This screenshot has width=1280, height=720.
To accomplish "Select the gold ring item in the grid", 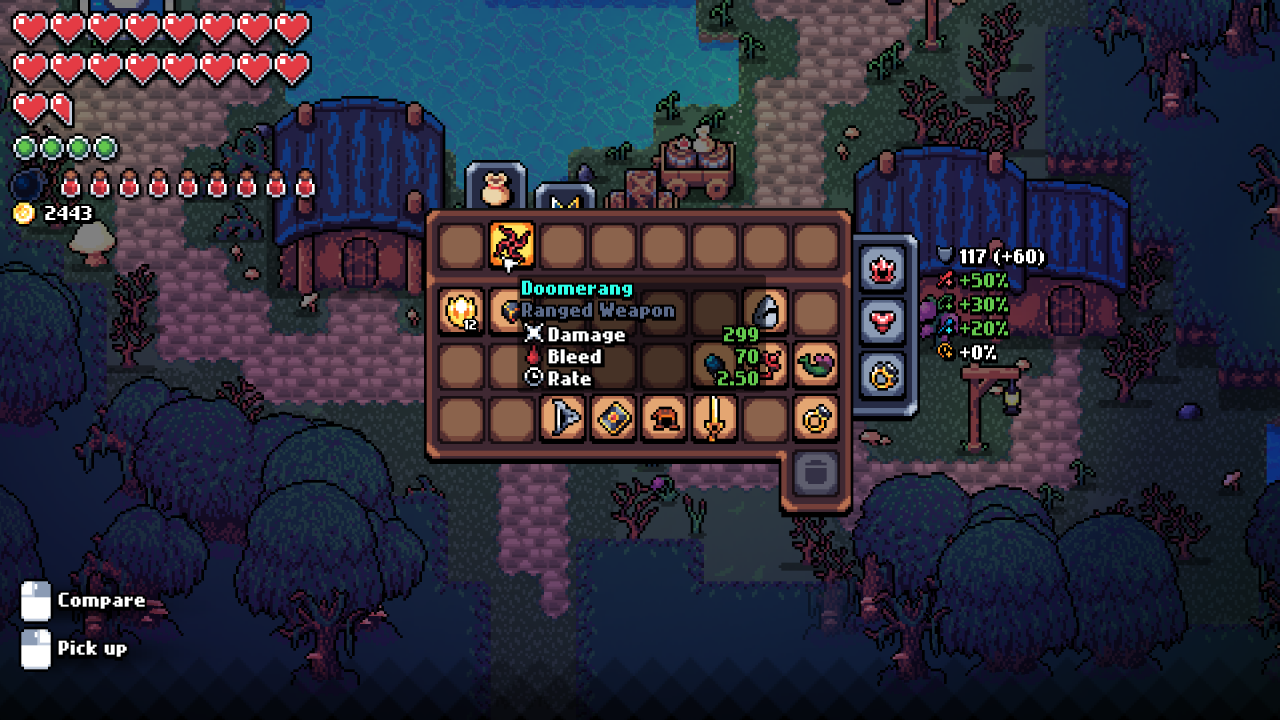I will tap(815, 418).
